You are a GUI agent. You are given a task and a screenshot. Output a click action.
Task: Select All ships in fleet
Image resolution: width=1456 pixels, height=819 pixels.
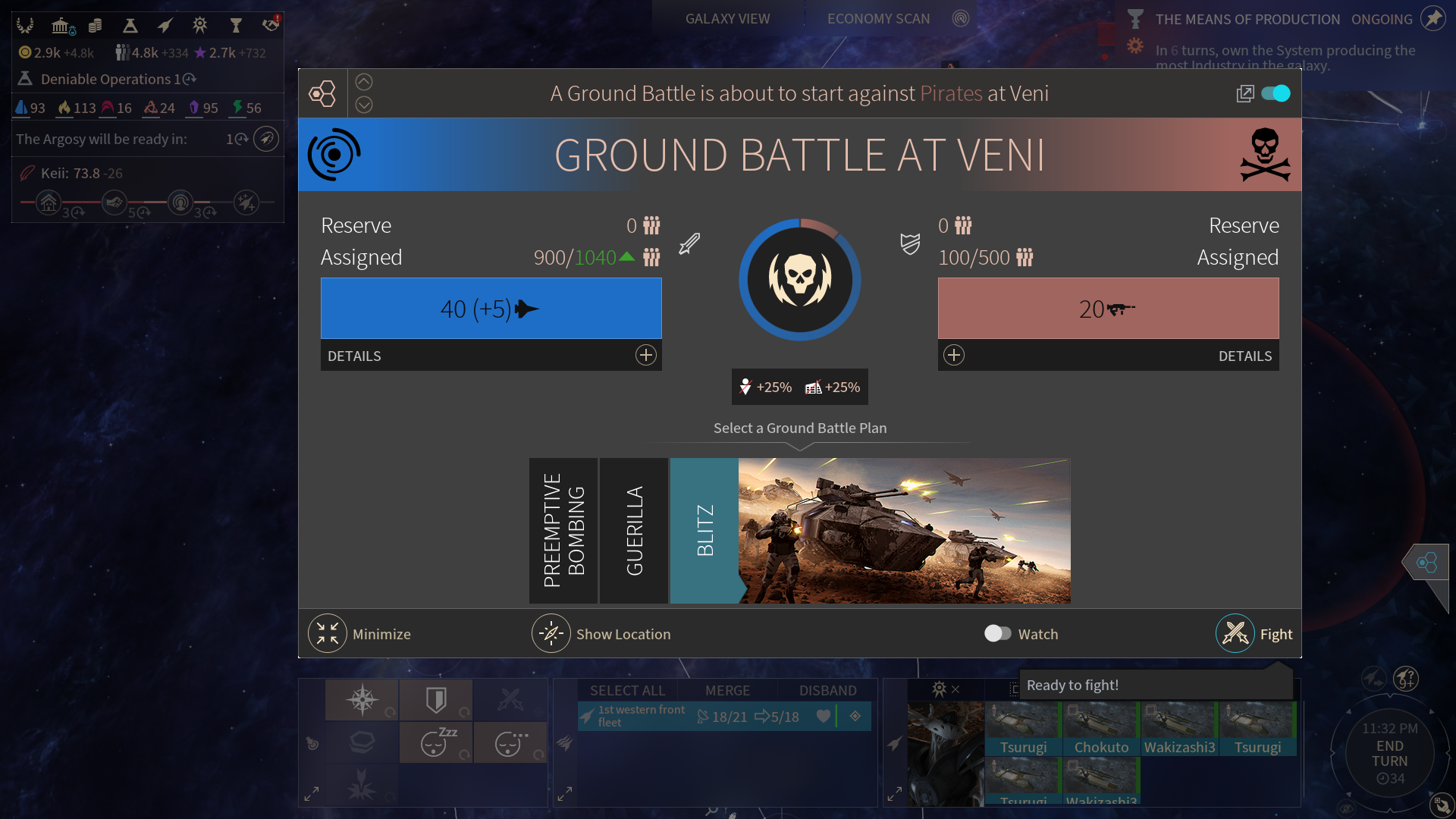click(x=627, y=691)
